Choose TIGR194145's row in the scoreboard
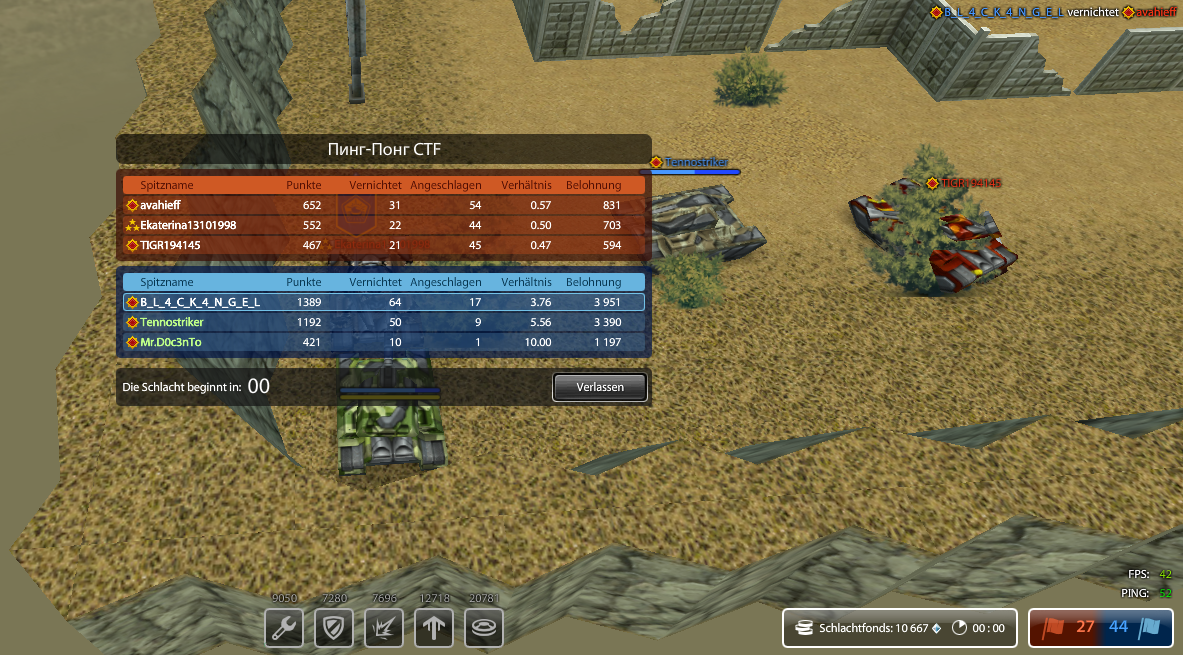The width and height of the screenshot is (1183, 655). click(384, 245)
